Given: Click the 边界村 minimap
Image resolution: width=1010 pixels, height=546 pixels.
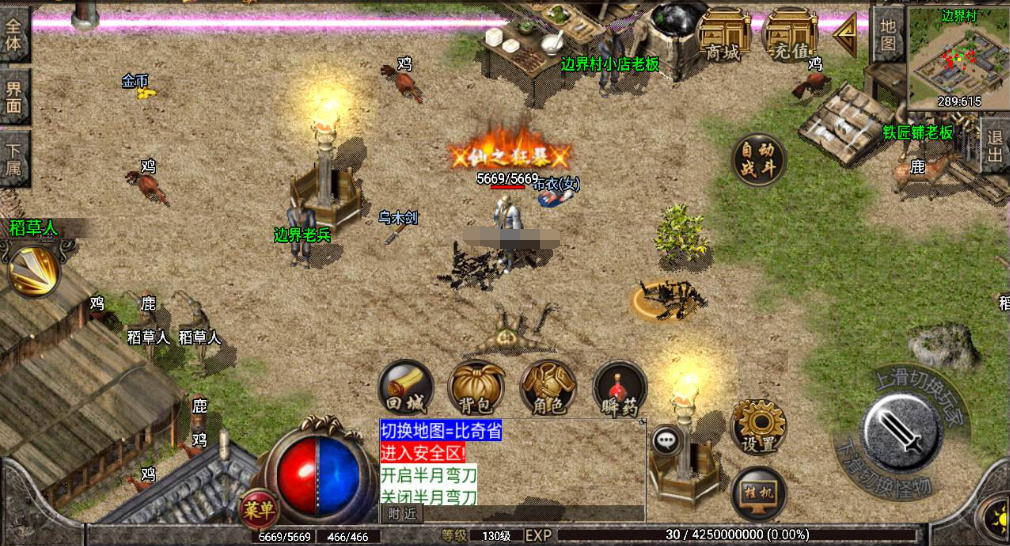Looking at the screenshot, I should (958, 58).
